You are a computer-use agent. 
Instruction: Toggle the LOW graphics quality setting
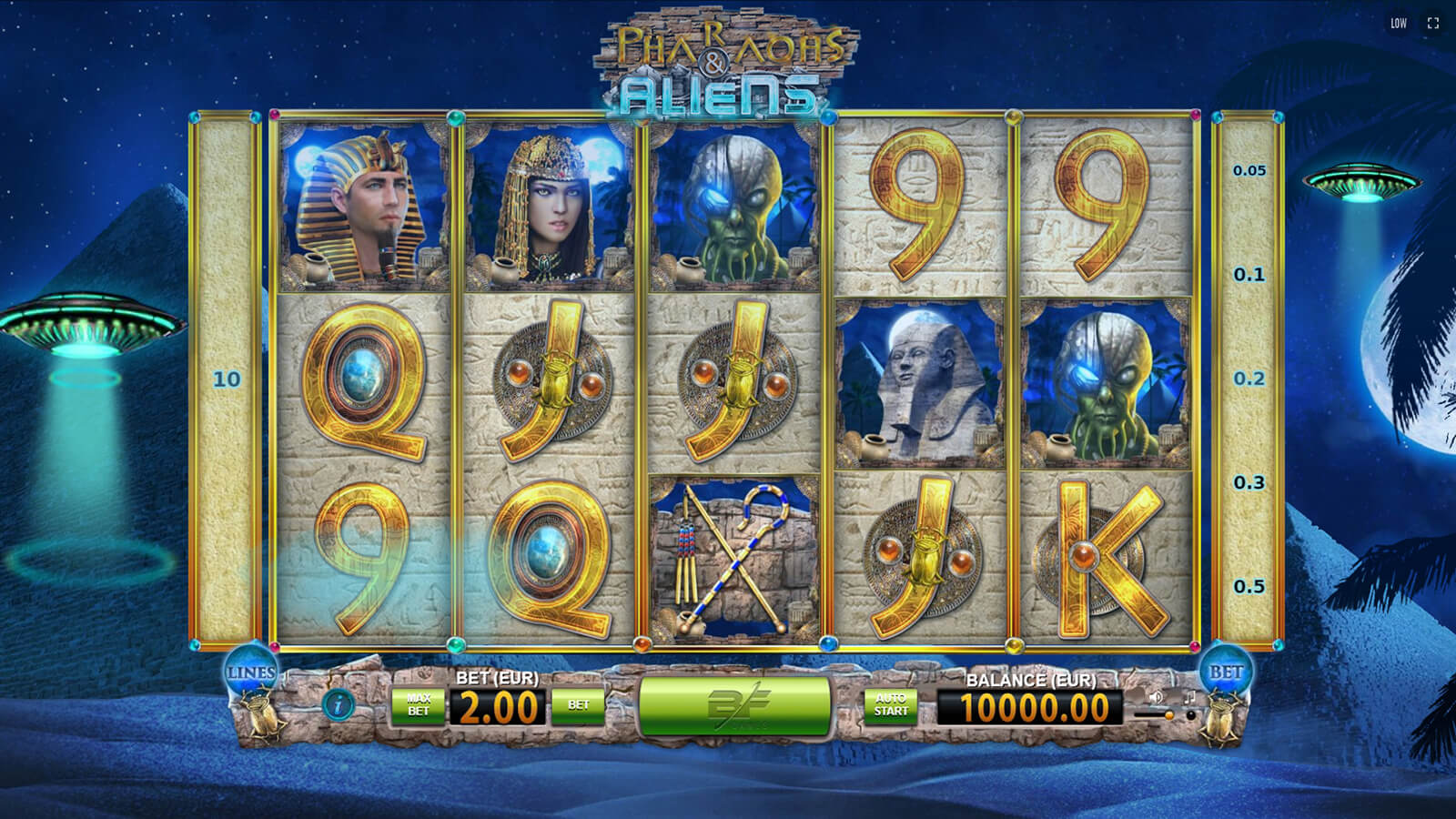1399,24
